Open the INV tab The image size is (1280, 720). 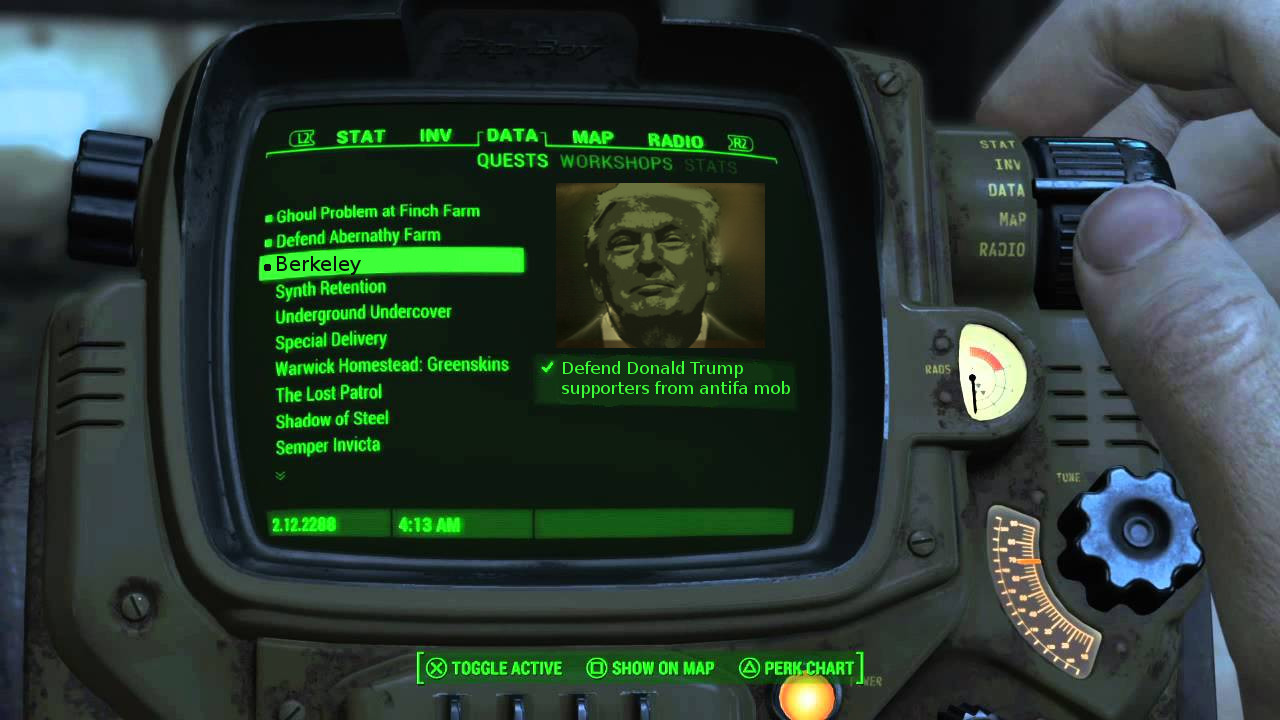point(435,136)
